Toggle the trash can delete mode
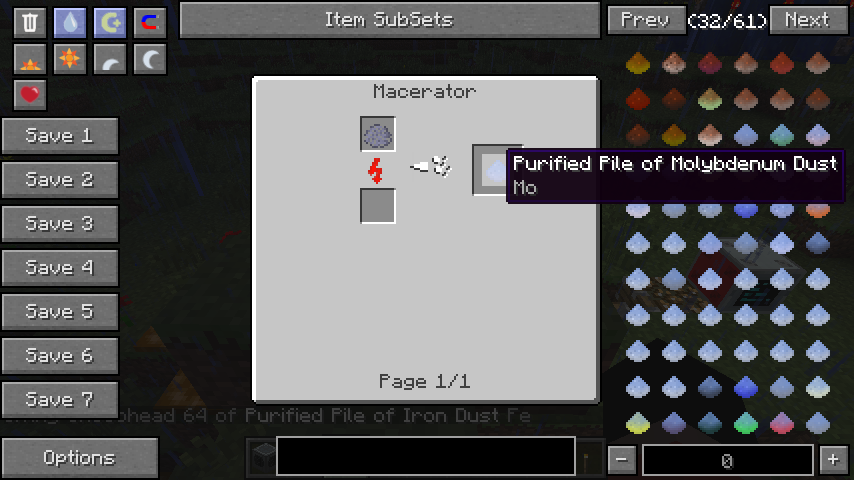854x480 pixels. click(30, 22)
